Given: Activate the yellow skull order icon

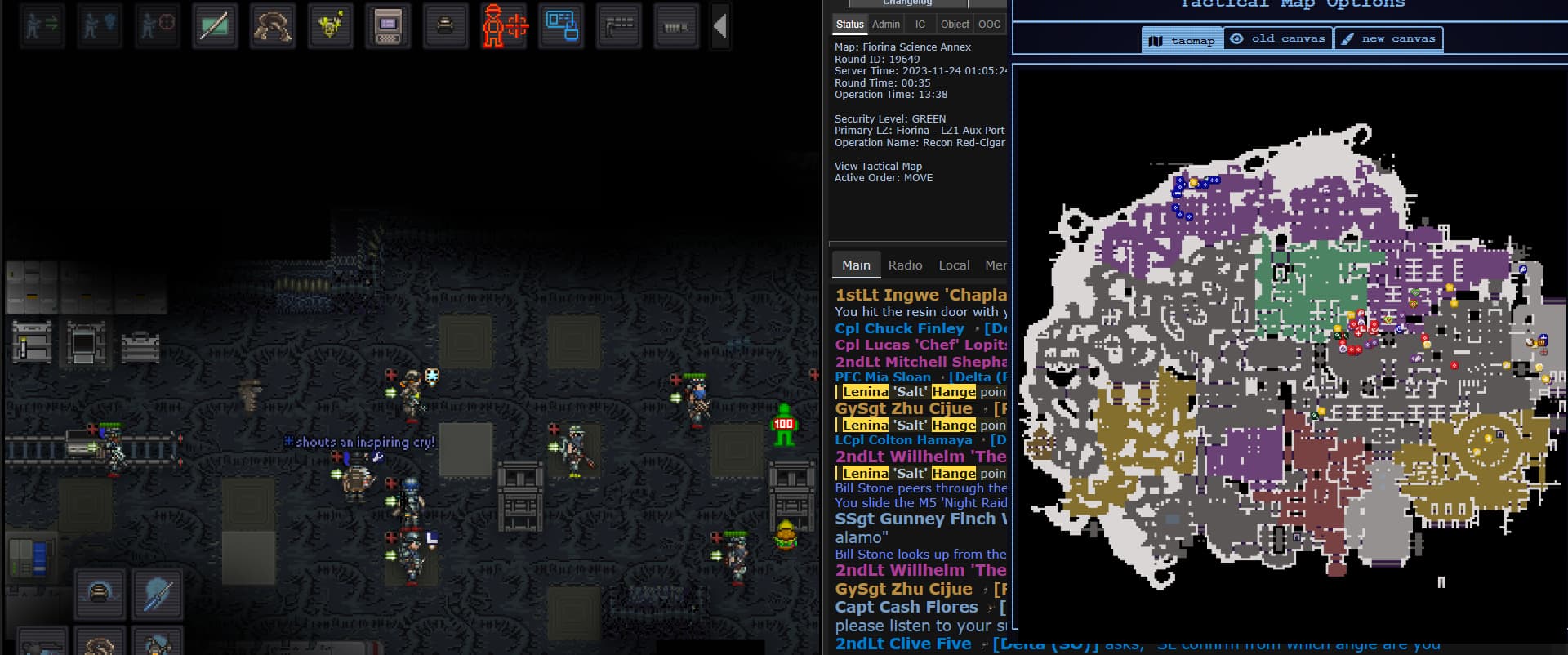Looking at the screenshot, I should click(x=330, y=26).
